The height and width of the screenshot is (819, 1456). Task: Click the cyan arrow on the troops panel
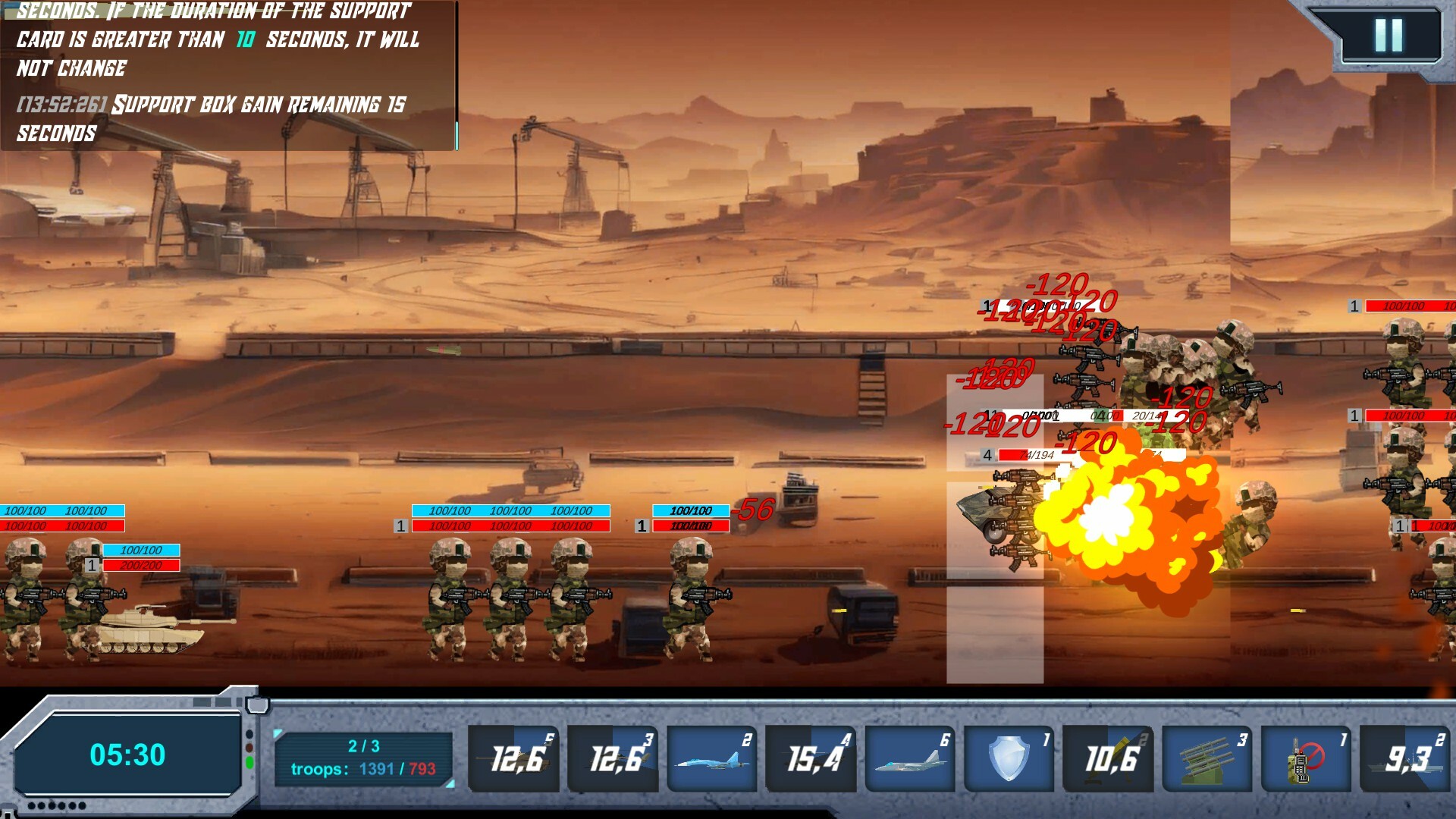pos(278,733)
